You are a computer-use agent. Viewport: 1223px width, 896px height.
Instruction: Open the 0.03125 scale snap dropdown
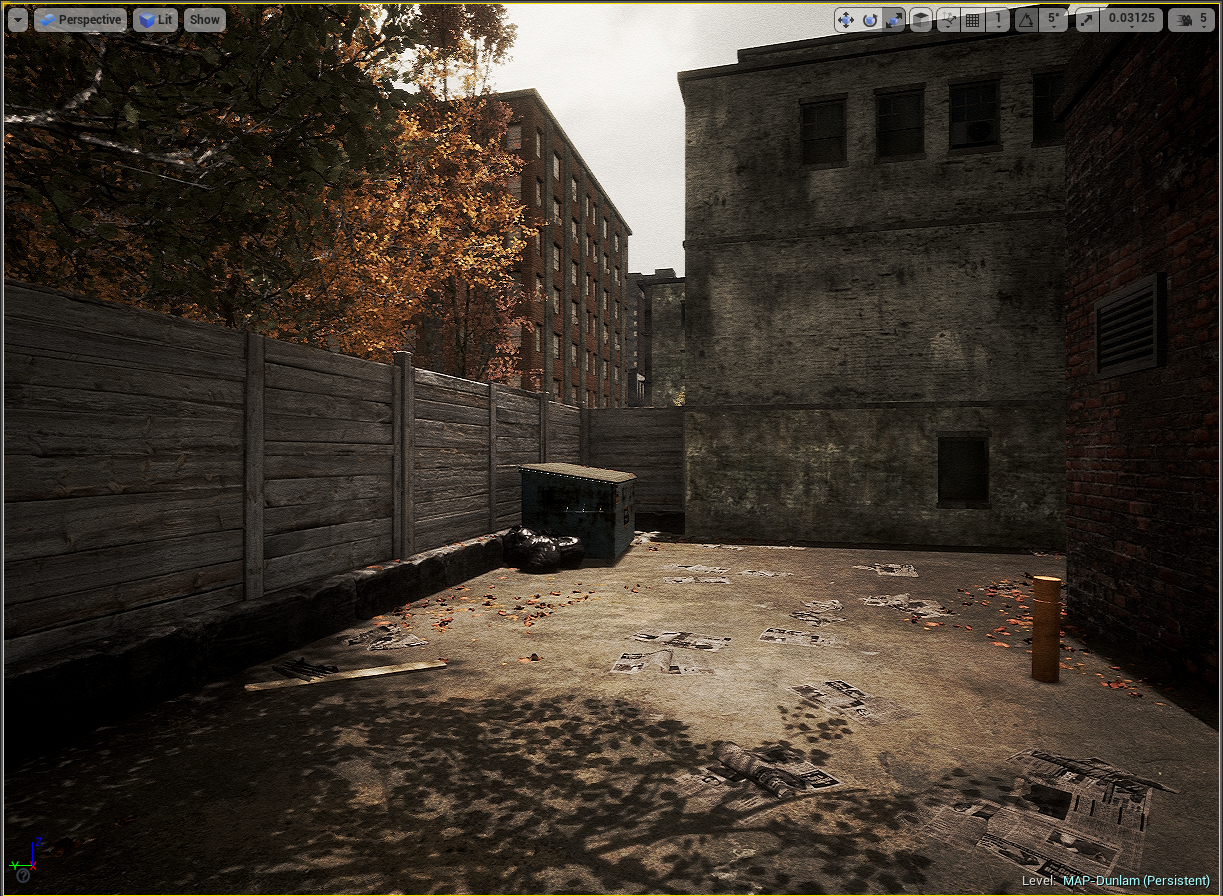1131,20
